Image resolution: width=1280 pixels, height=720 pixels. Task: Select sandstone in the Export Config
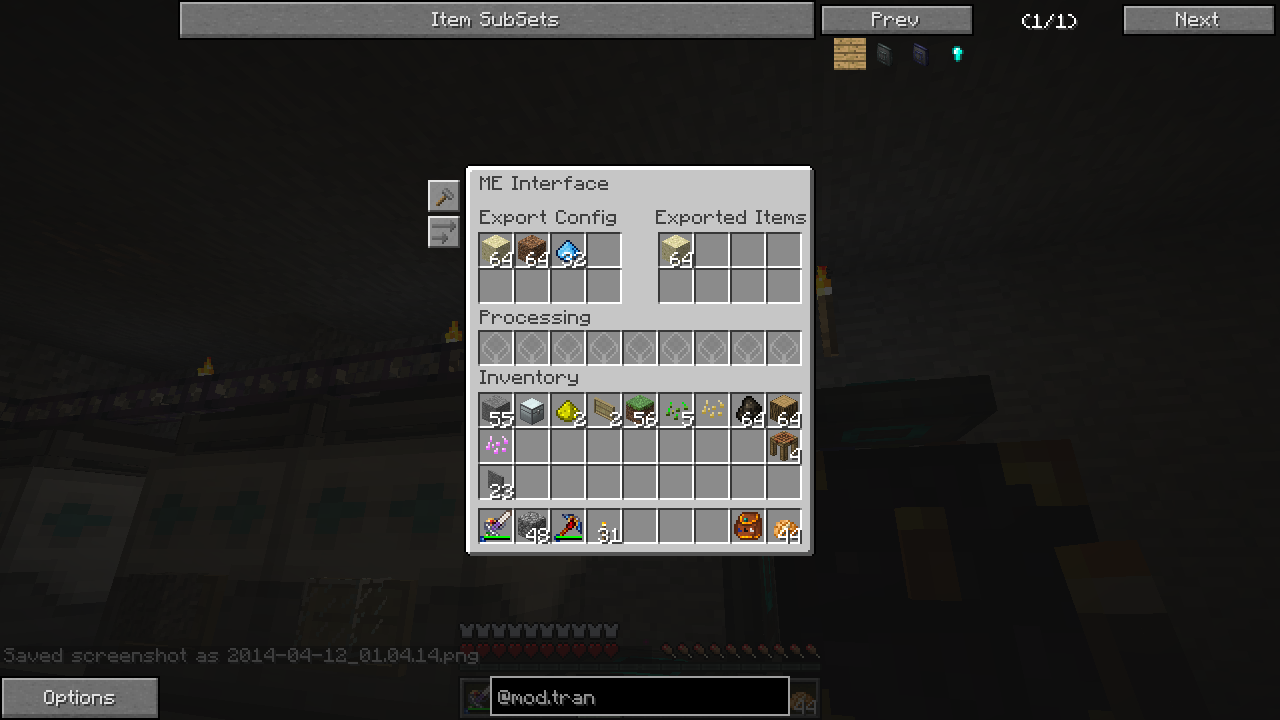click(496, 250)
